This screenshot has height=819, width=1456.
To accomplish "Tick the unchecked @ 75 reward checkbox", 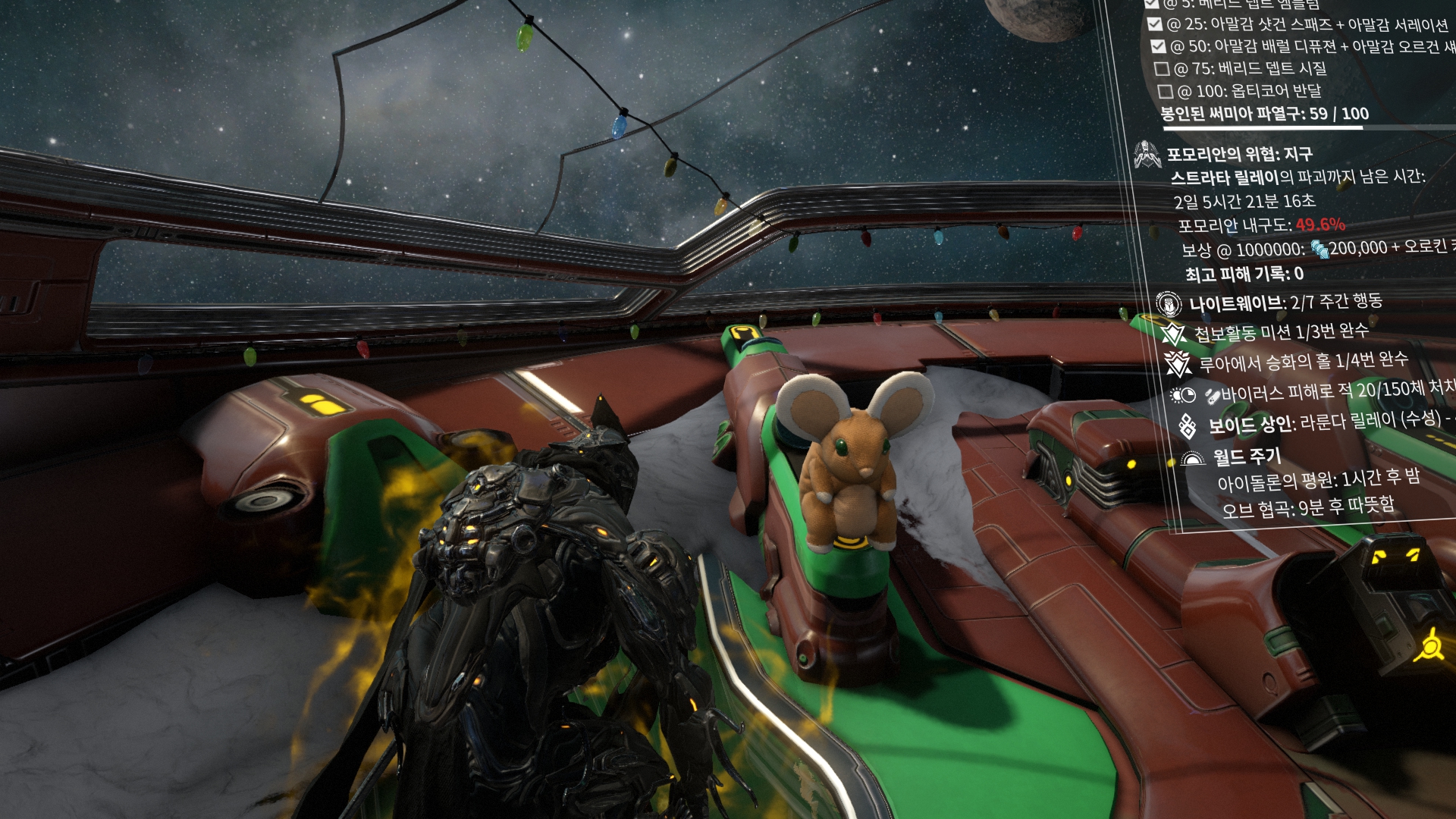I will 1162,69.
